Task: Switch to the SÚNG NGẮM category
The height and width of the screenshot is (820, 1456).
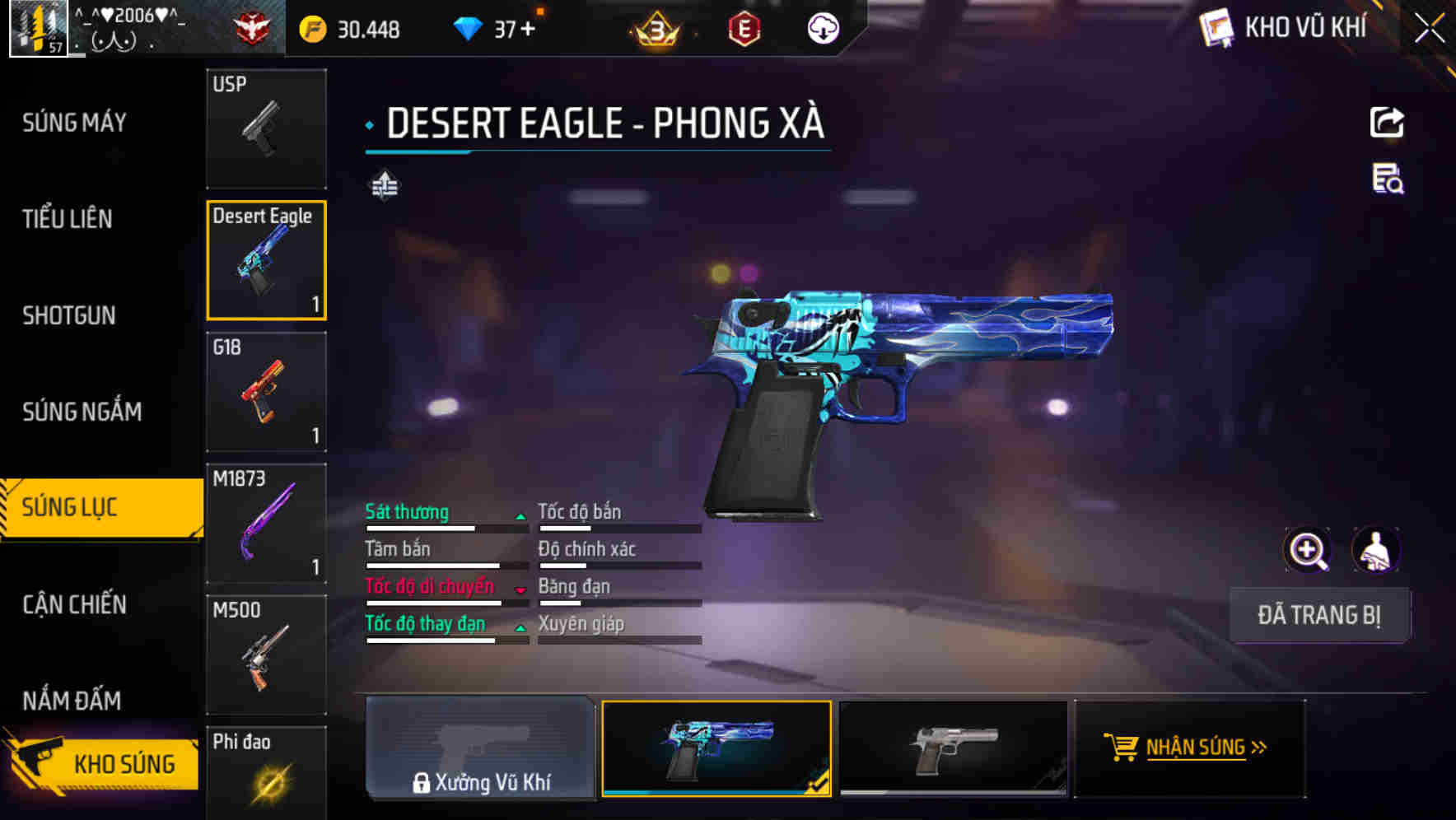Action: [82, 411]
